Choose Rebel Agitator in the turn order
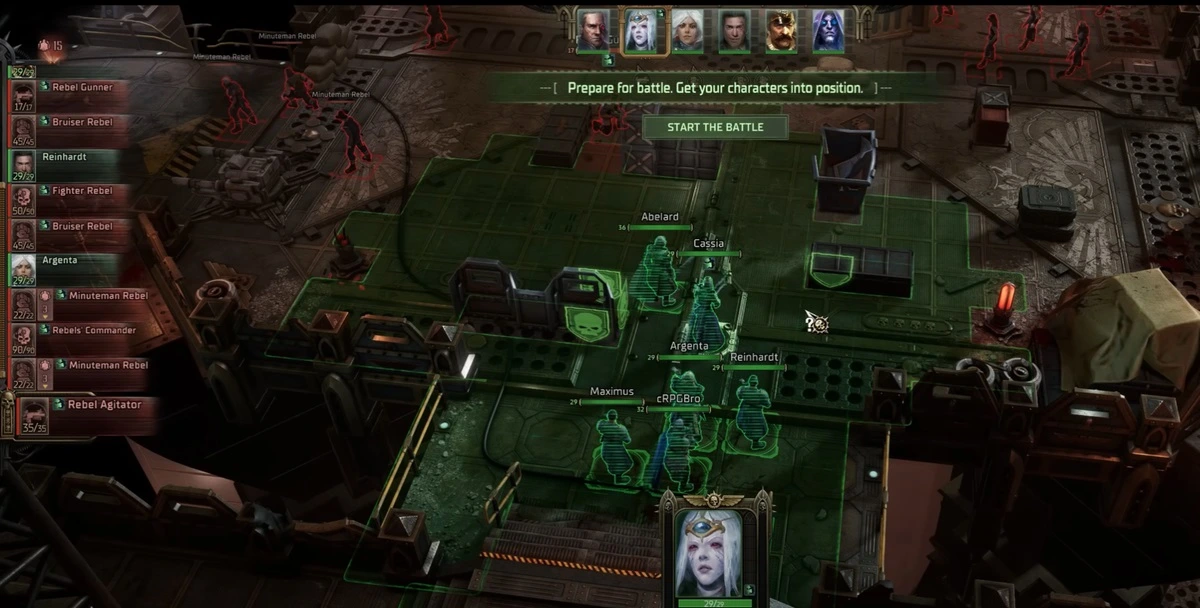1200x608 pixels. 85,411
